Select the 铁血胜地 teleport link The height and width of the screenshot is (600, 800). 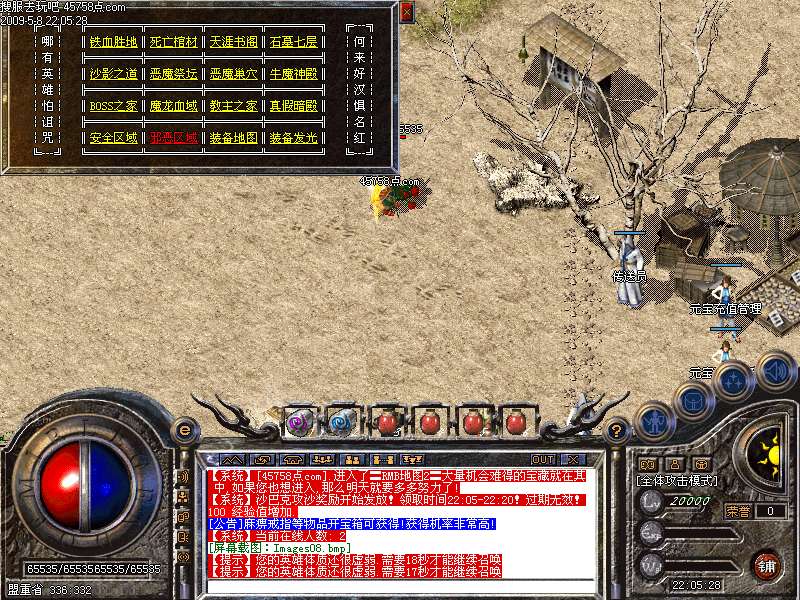point(113,42)
